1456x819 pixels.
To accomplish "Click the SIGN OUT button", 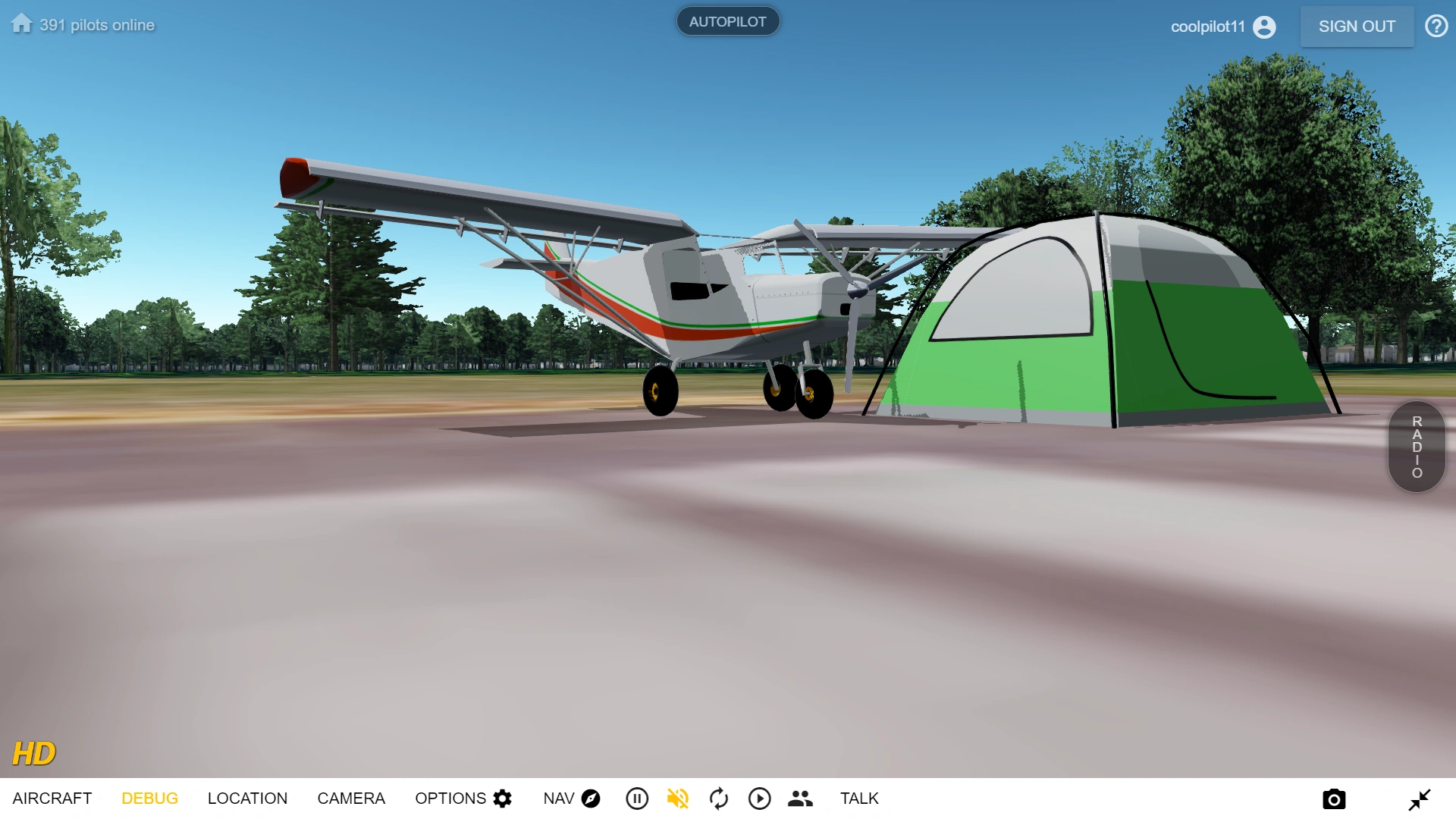I will (x=1357, y=26).
